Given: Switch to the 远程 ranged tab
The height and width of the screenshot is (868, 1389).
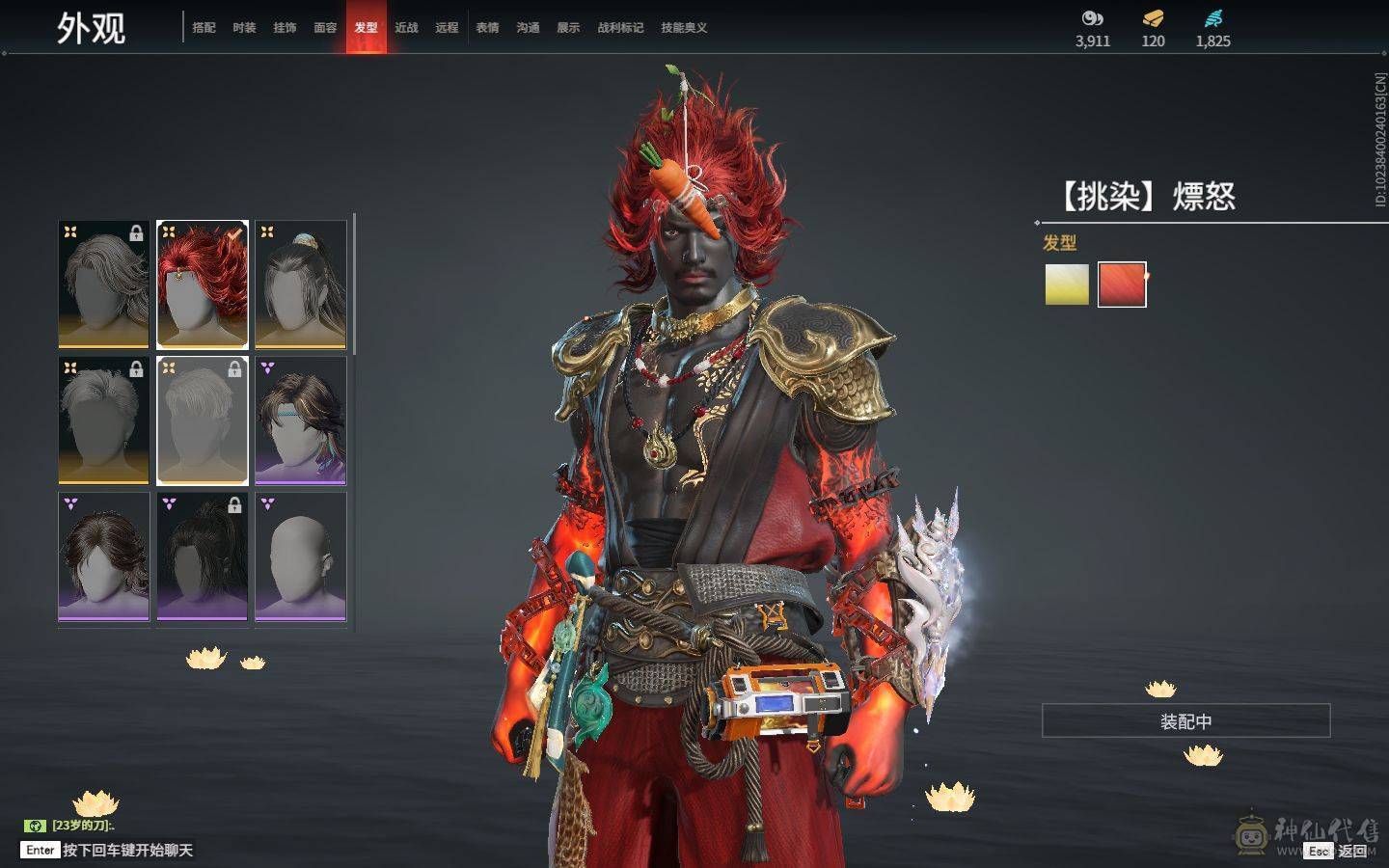Looking at the screenshot, I should (447, 28).
